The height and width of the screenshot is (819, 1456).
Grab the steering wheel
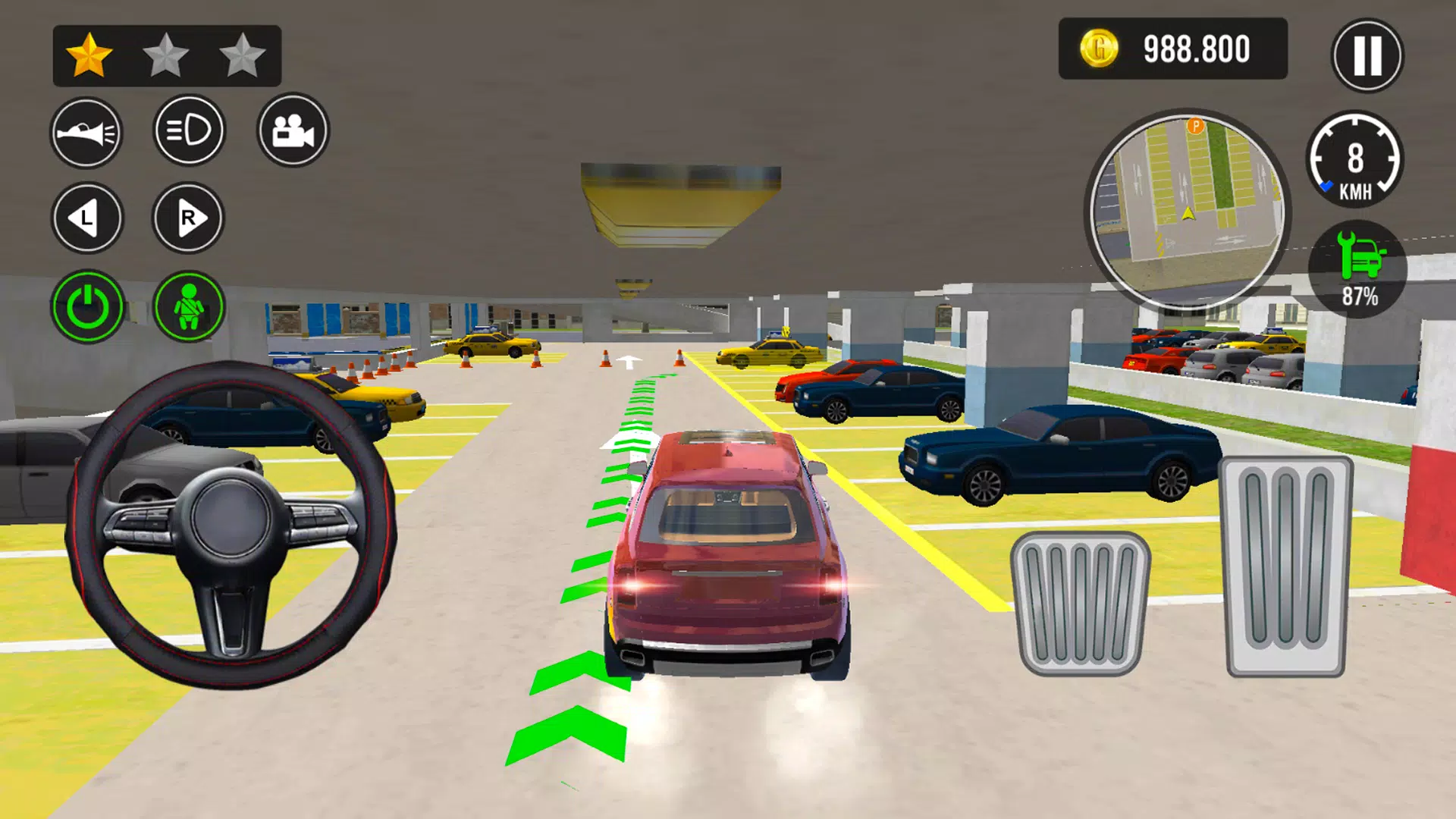231,524
